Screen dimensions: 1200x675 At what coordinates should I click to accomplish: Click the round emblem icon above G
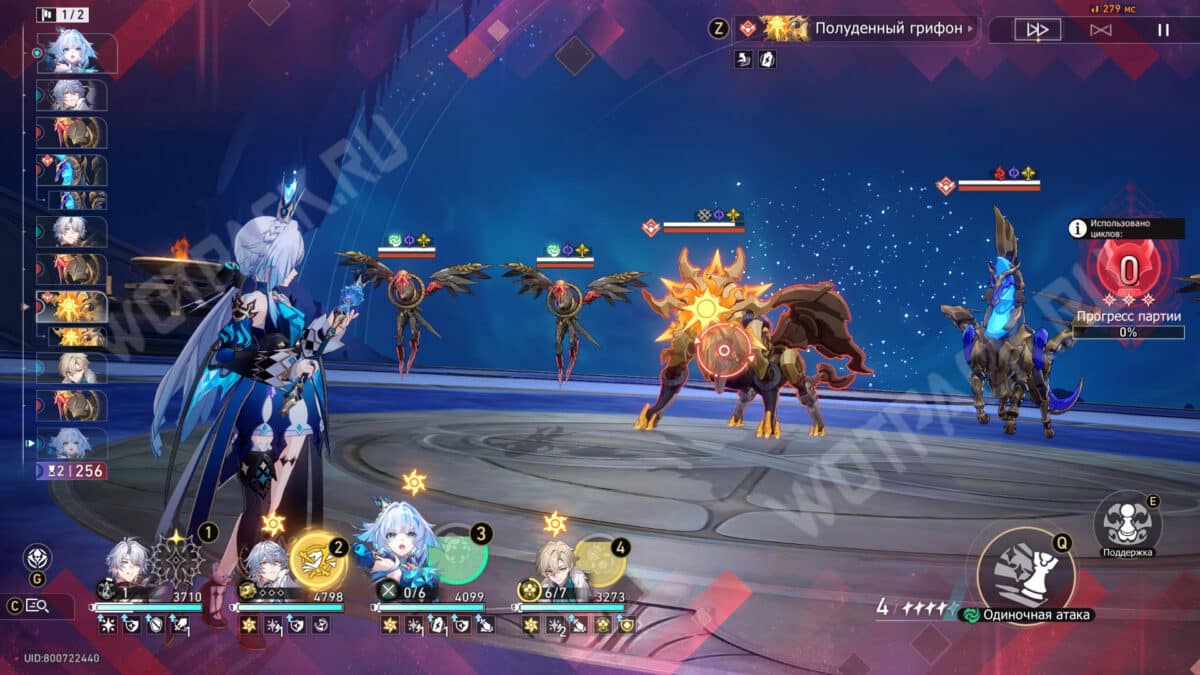coord(38,557)
